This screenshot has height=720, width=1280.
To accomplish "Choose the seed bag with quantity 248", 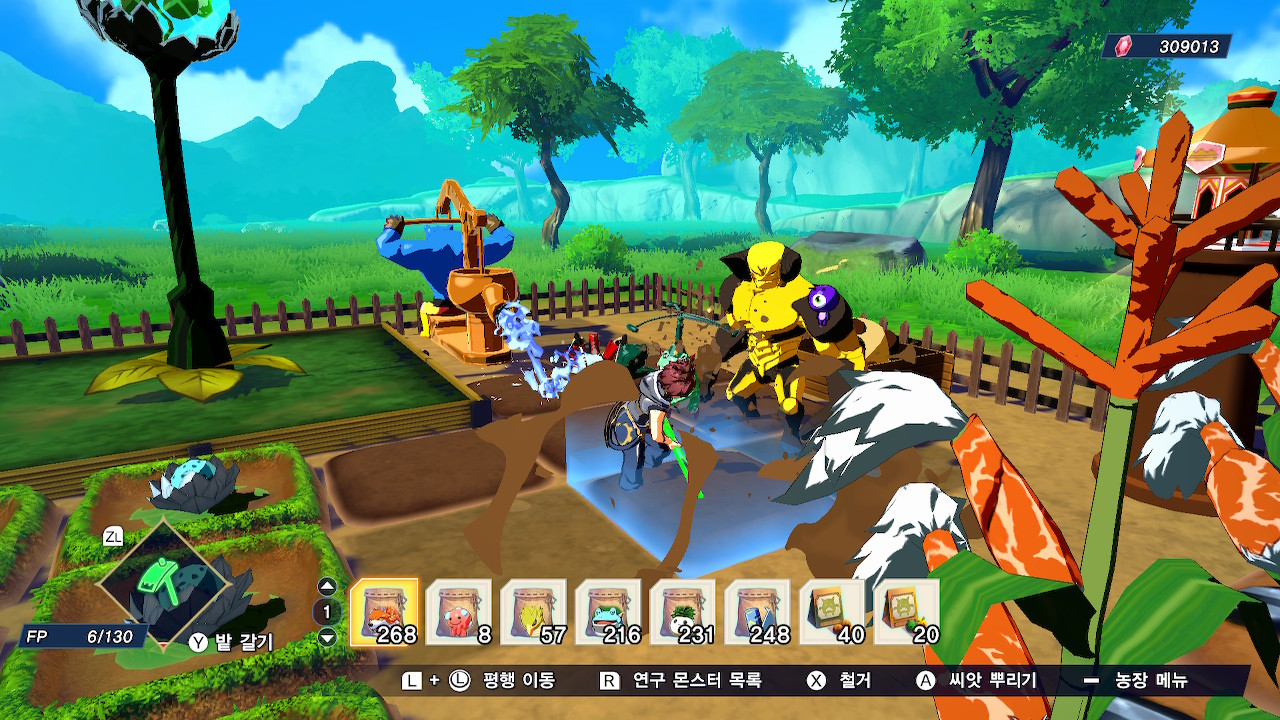I will [x=757, y=612].
